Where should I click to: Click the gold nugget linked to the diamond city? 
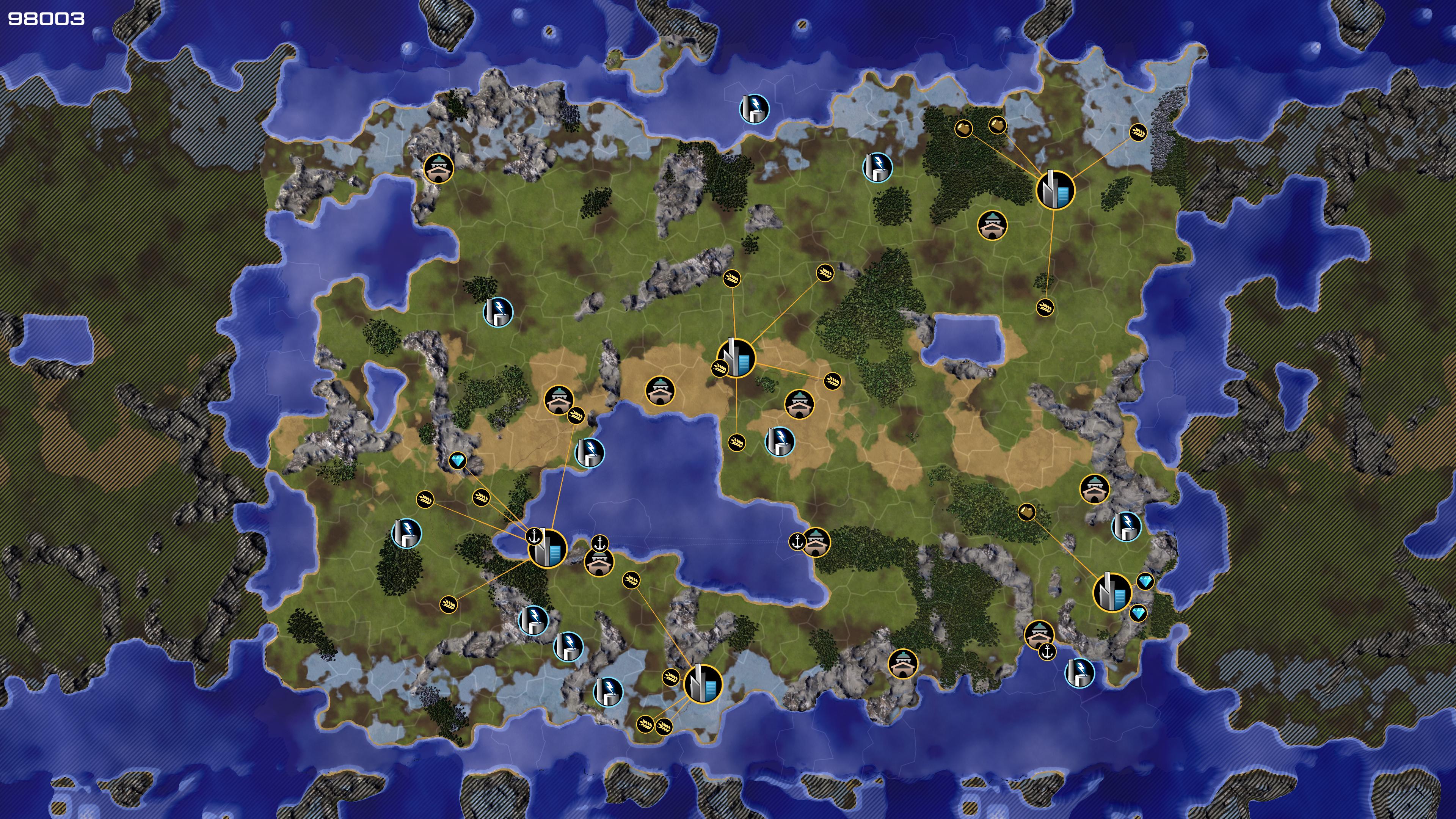pos(1026,513)
